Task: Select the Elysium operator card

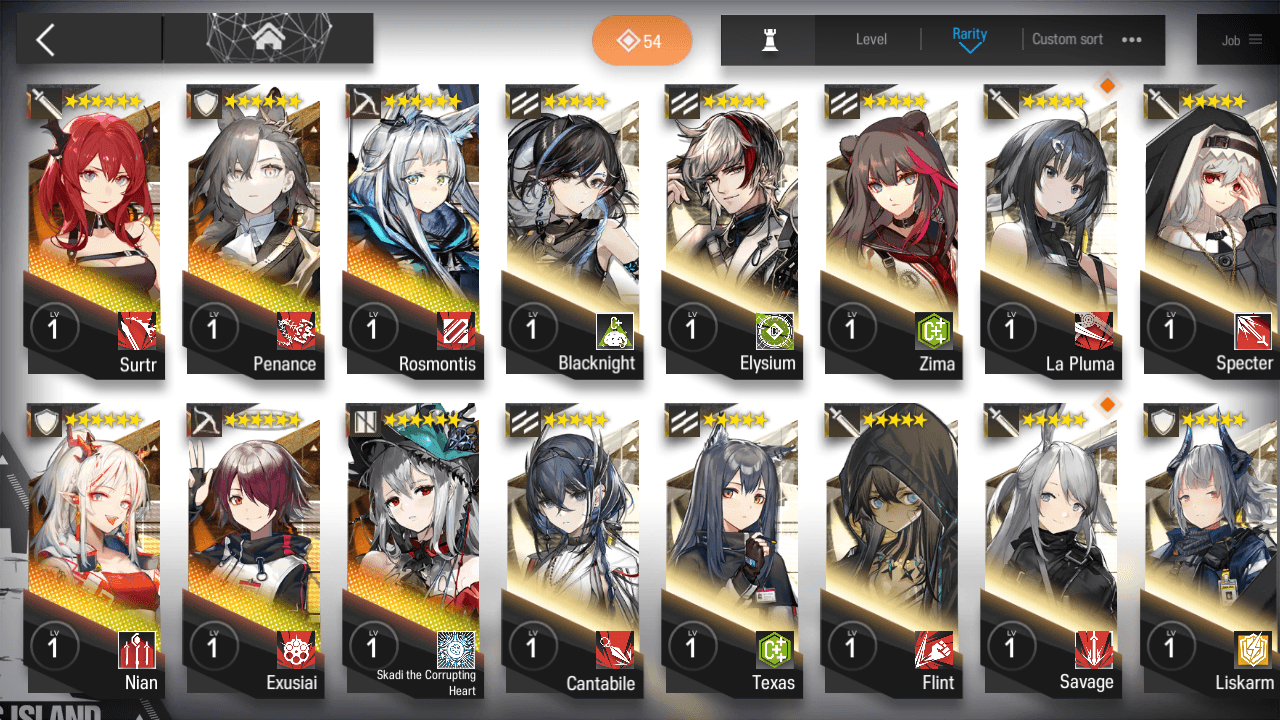Action: (x=733, y=230)
